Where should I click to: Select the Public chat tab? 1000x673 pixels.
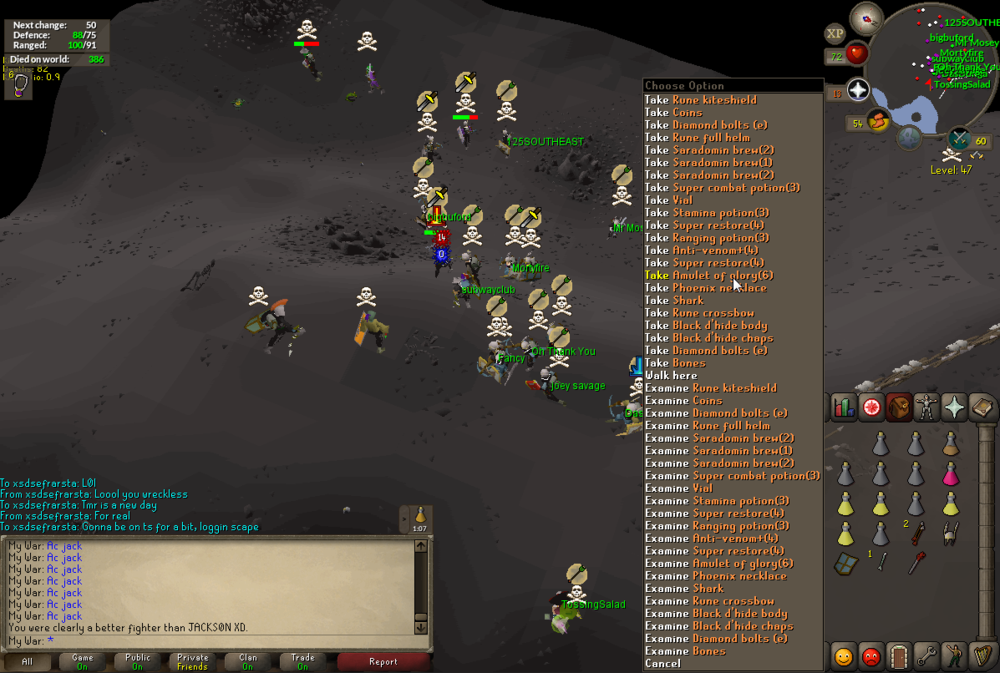[x=137, y=661]
